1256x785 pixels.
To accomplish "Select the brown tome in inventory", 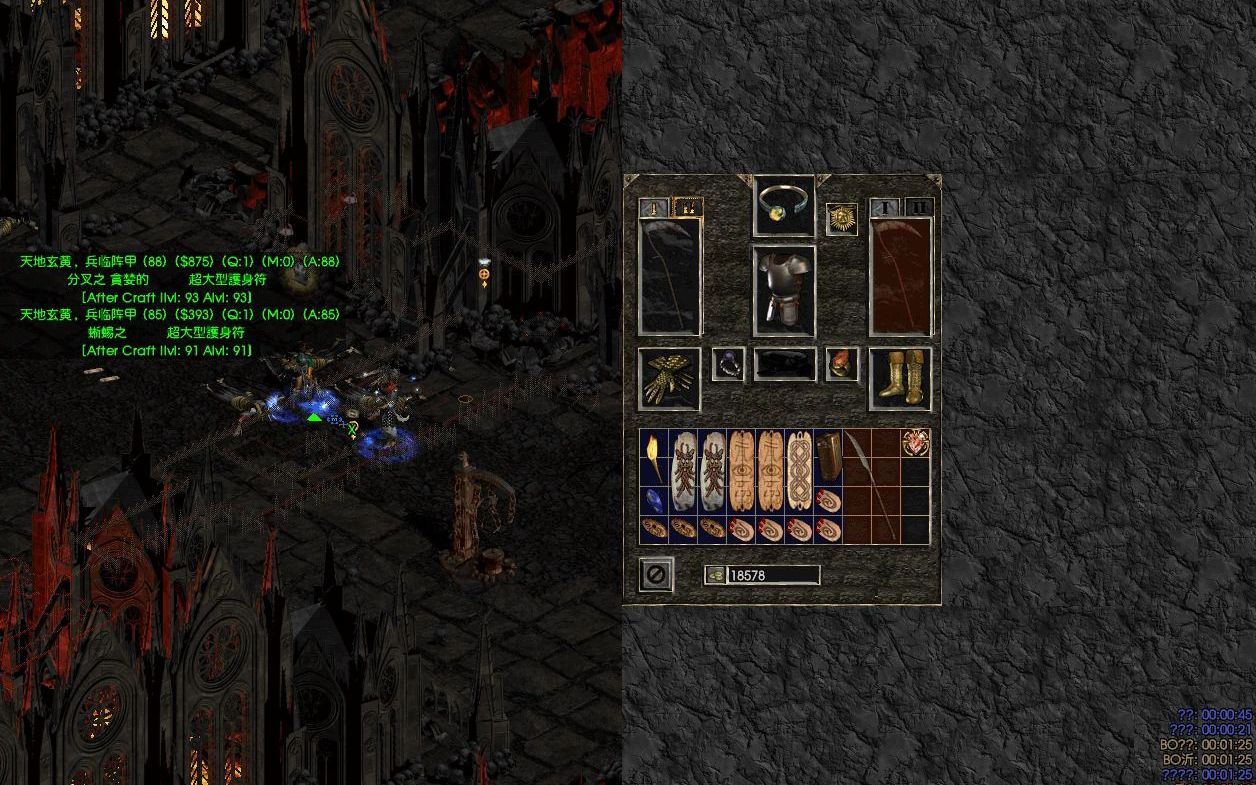I will [x=827, y=458].
